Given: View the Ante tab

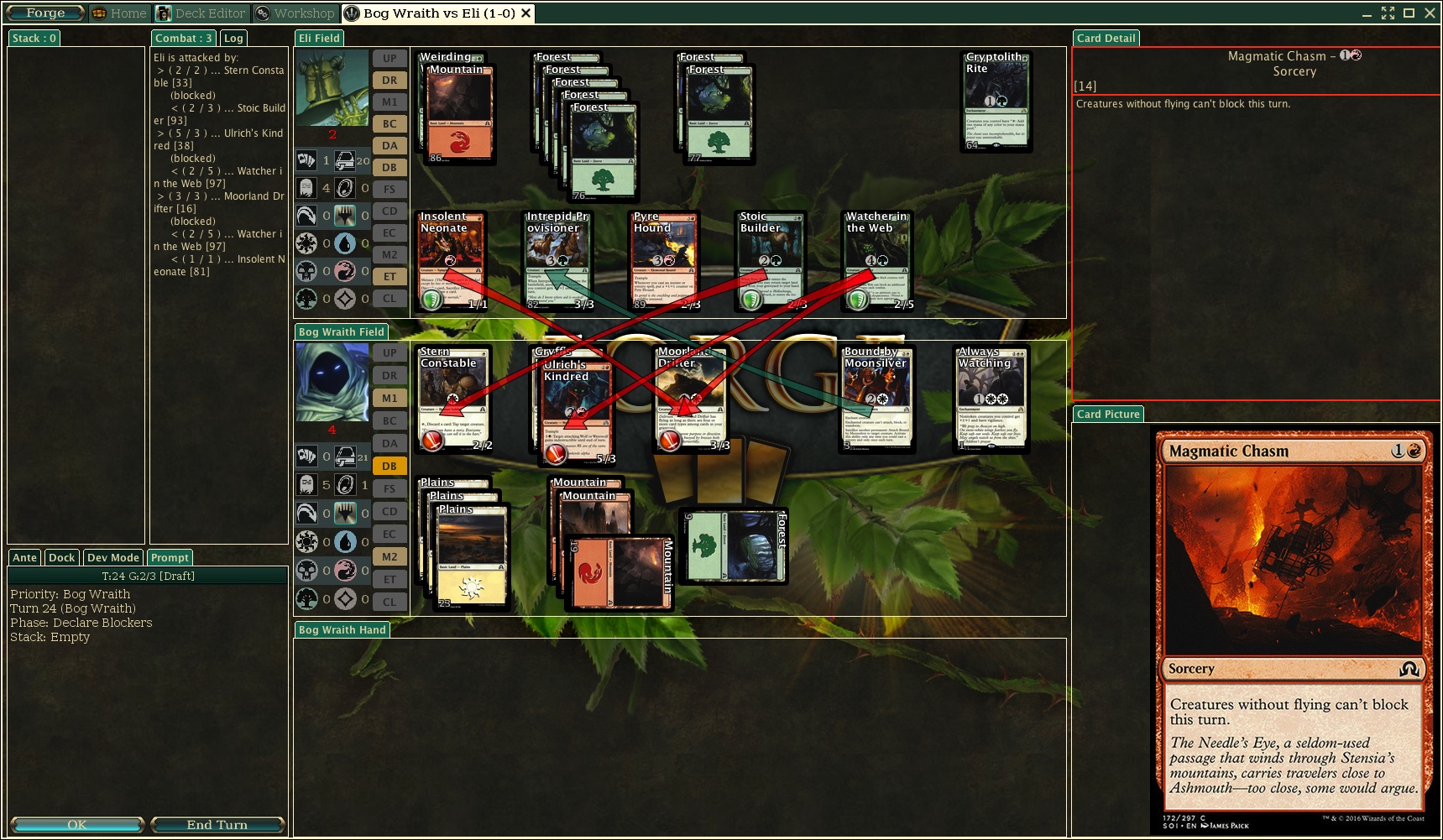Looking at the screenshot, I should coord(24,558).
